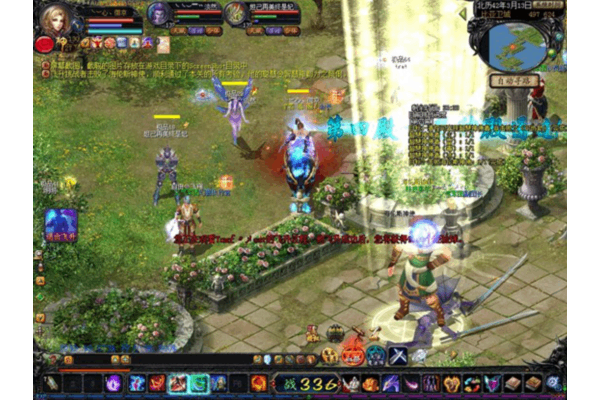Activate the purple swirl skill on hotbar
This screenshot has width=600, height=400.
[x=113, y=382]
